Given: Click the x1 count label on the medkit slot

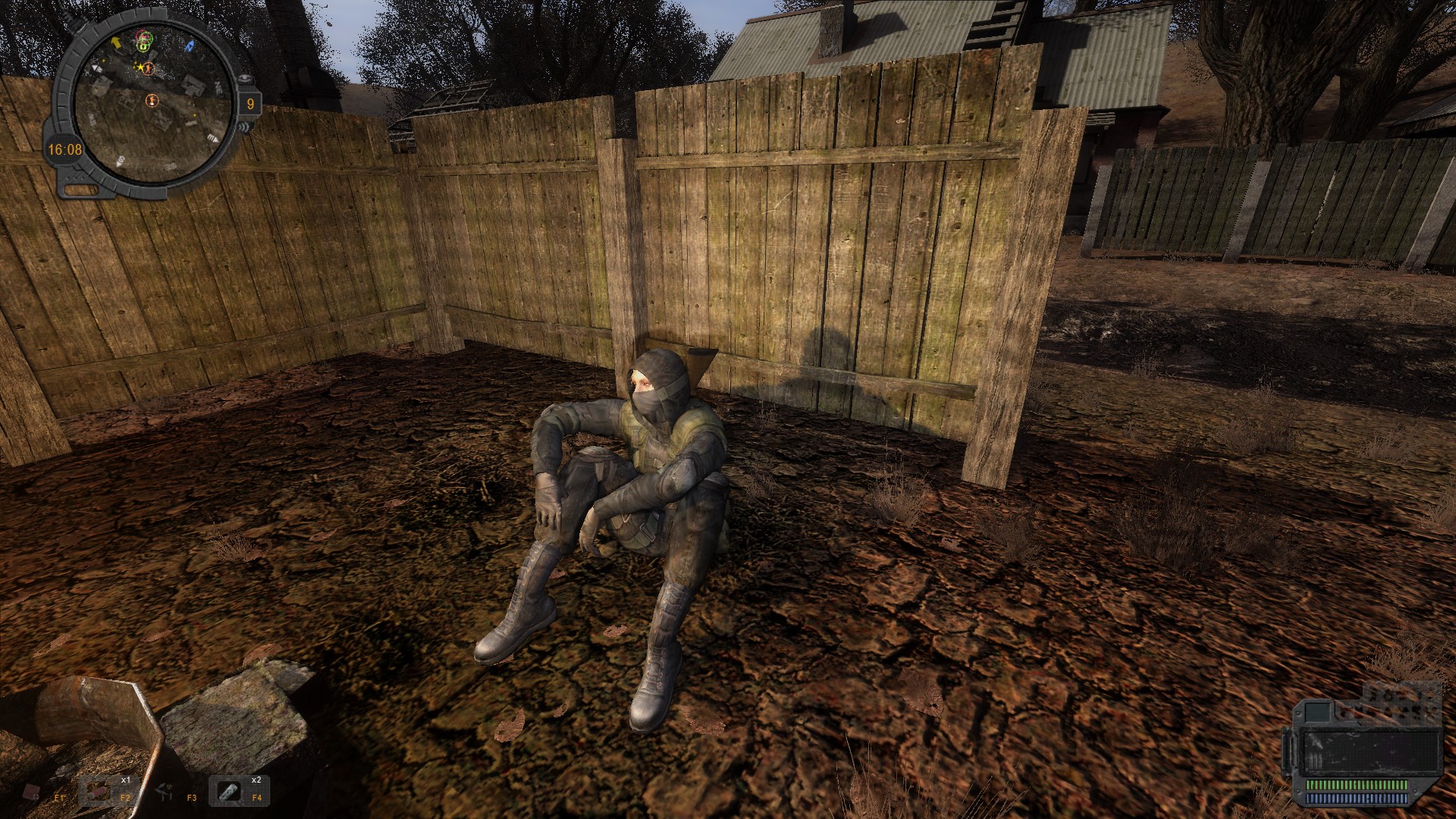Looking at the screenshot, I should pyautogui.click(x=126, y=780).
